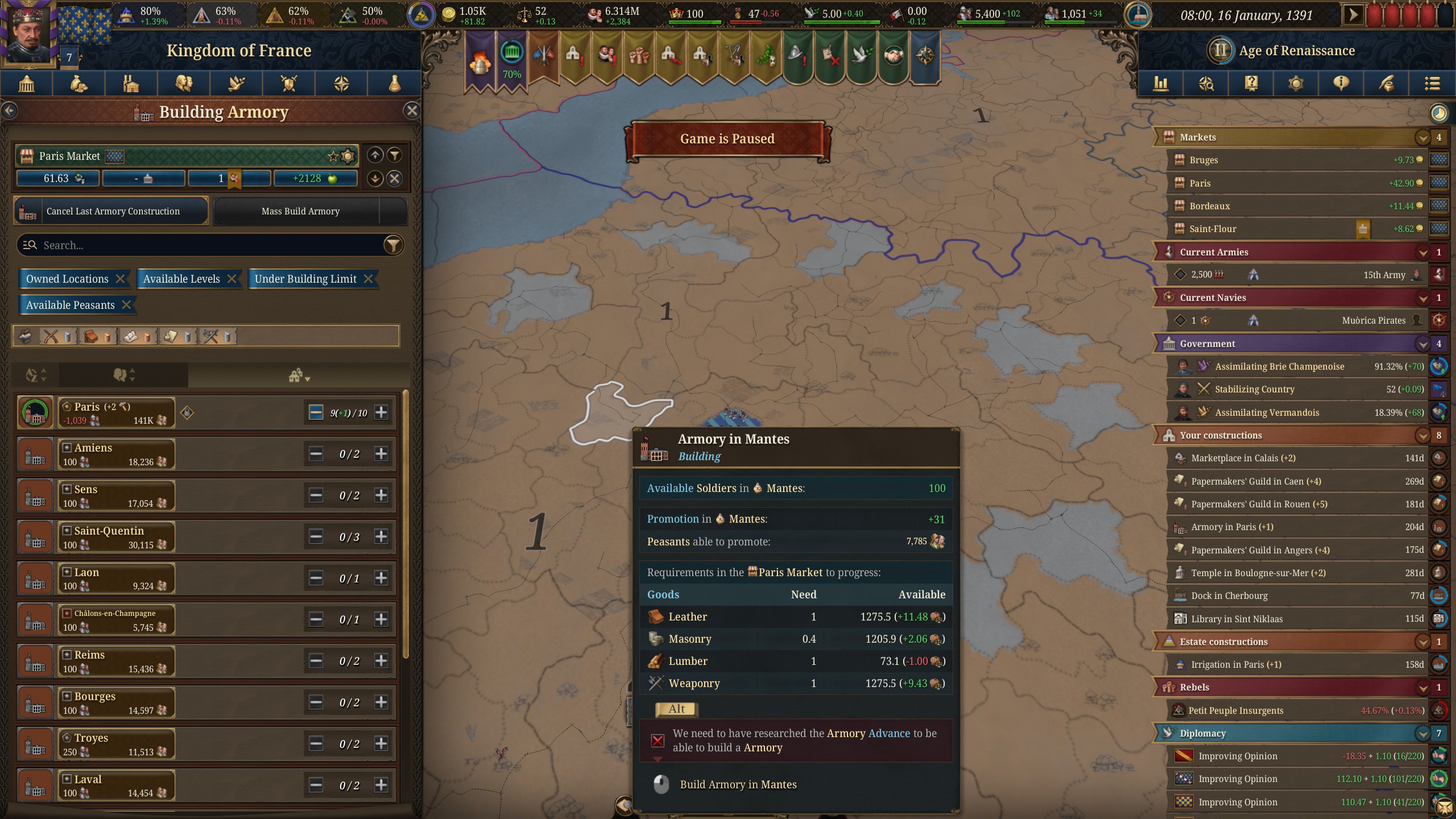Open the settings gear icon in the top-right bar
The image size is (1456, 819).
click(1295, 84)
